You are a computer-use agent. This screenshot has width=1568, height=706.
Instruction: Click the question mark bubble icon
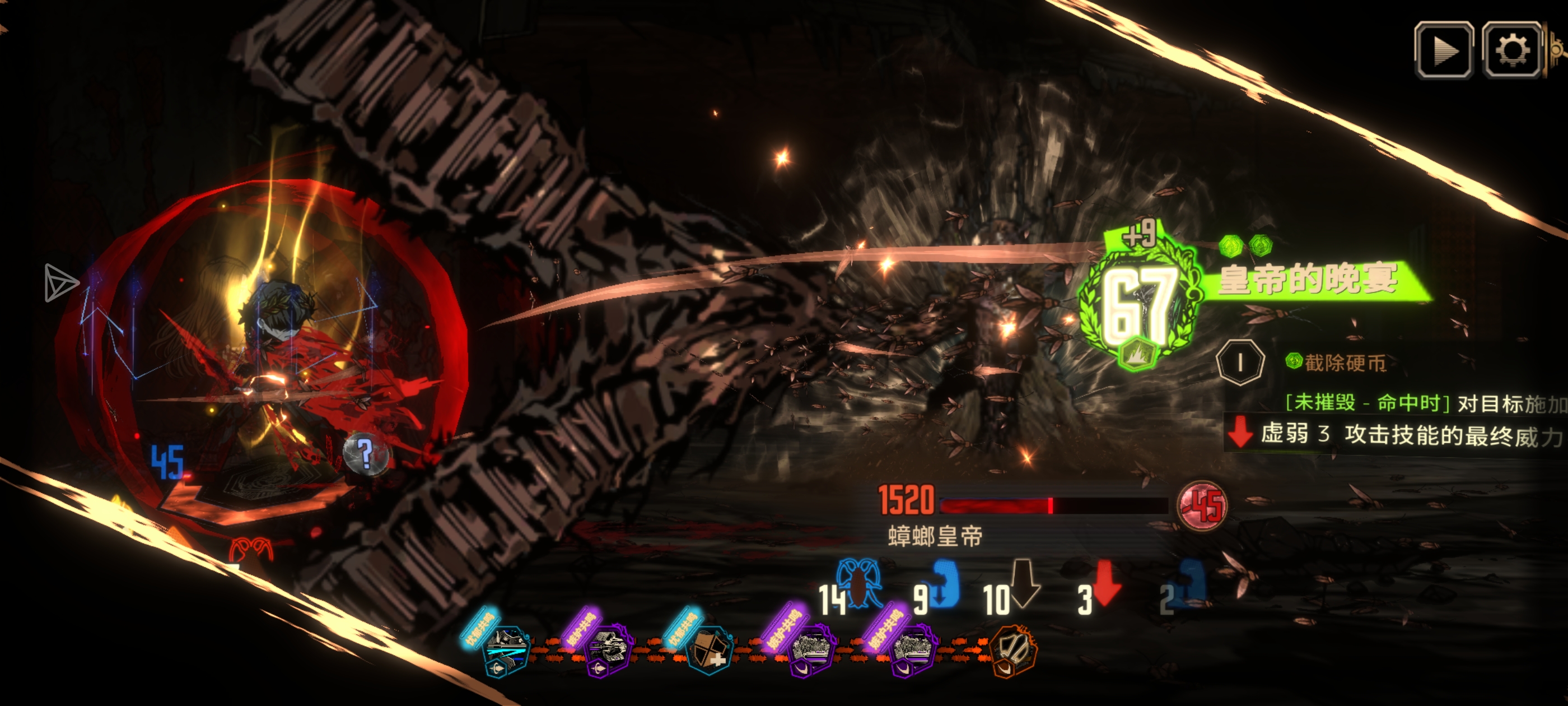(x=365, y=454)
